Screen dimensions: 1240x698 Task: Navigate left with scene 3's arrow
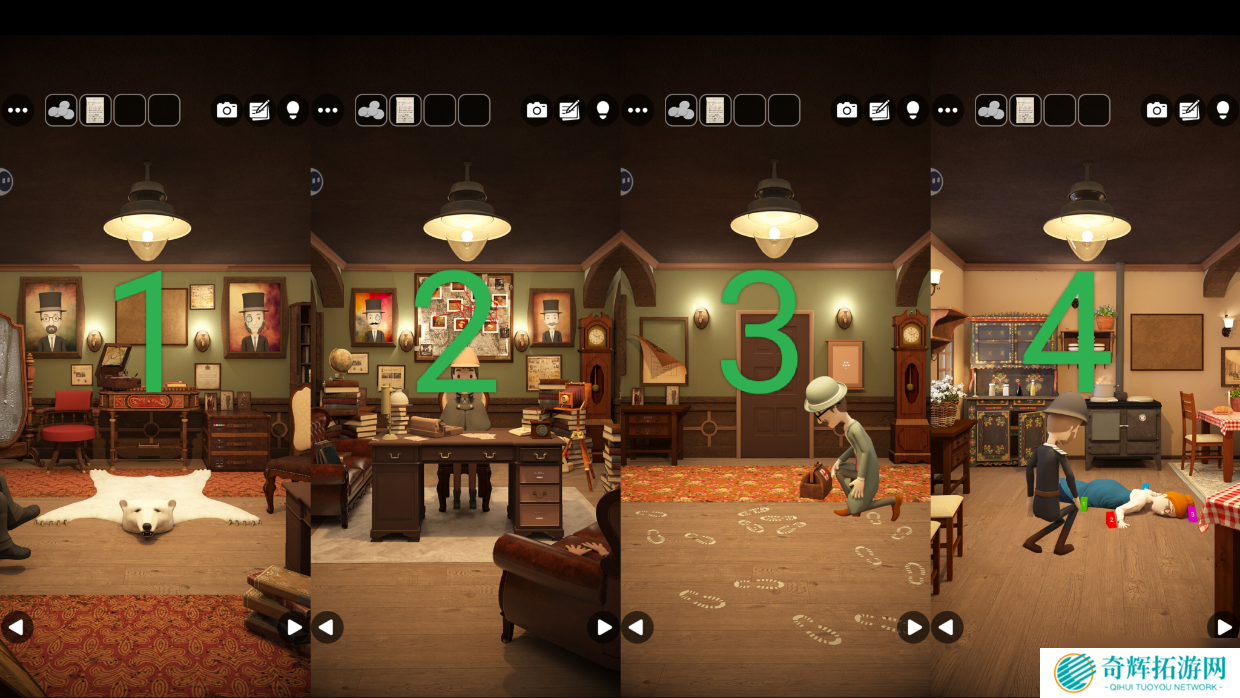[636, 627]
